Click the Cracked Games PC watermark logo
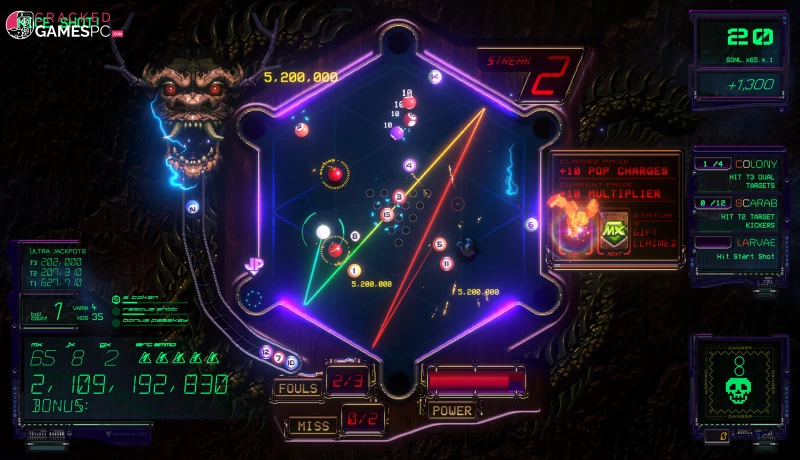 point(62,27)
